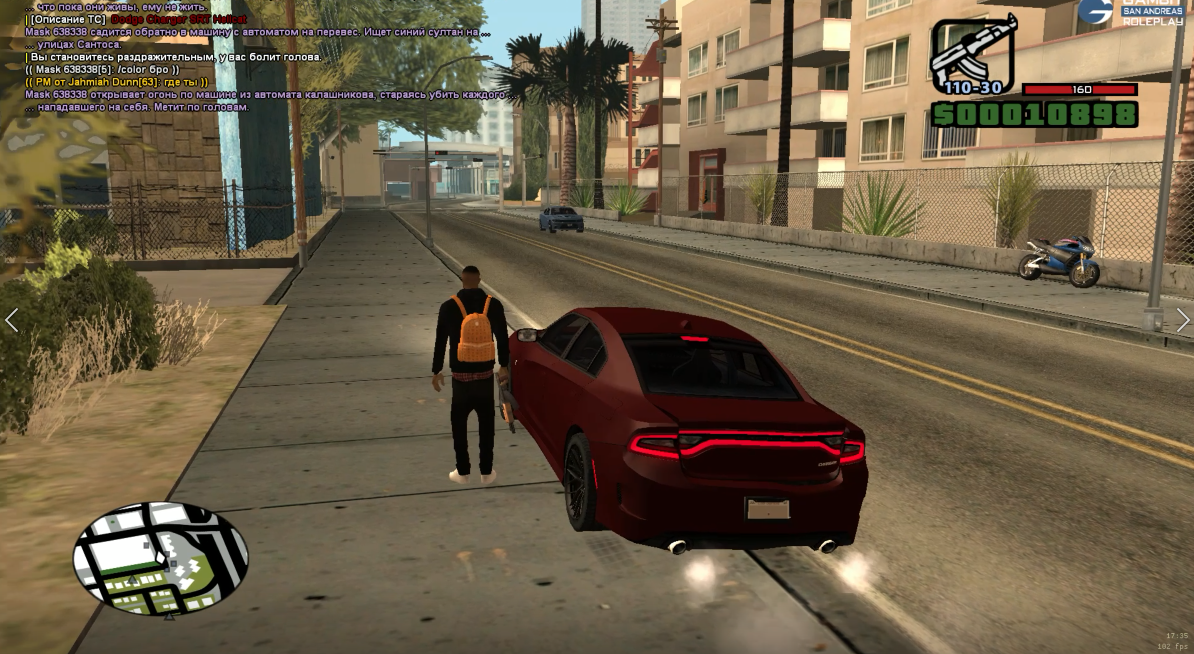This screenshot has height=654, width=1194.
Task: Advance to next image with right arrow
Action: pyautogui.click(x=1182, y=320)
